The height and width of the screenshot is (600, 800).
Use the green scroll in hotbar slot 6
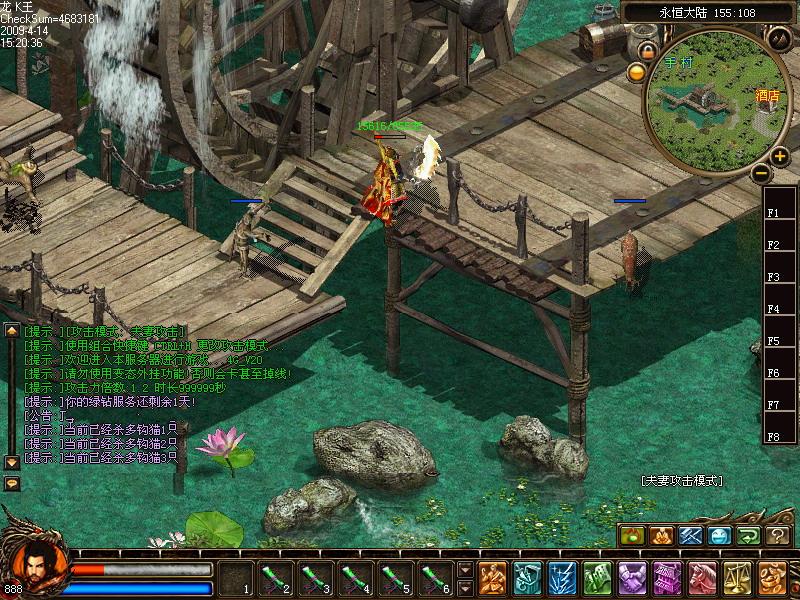click(435, 578)
